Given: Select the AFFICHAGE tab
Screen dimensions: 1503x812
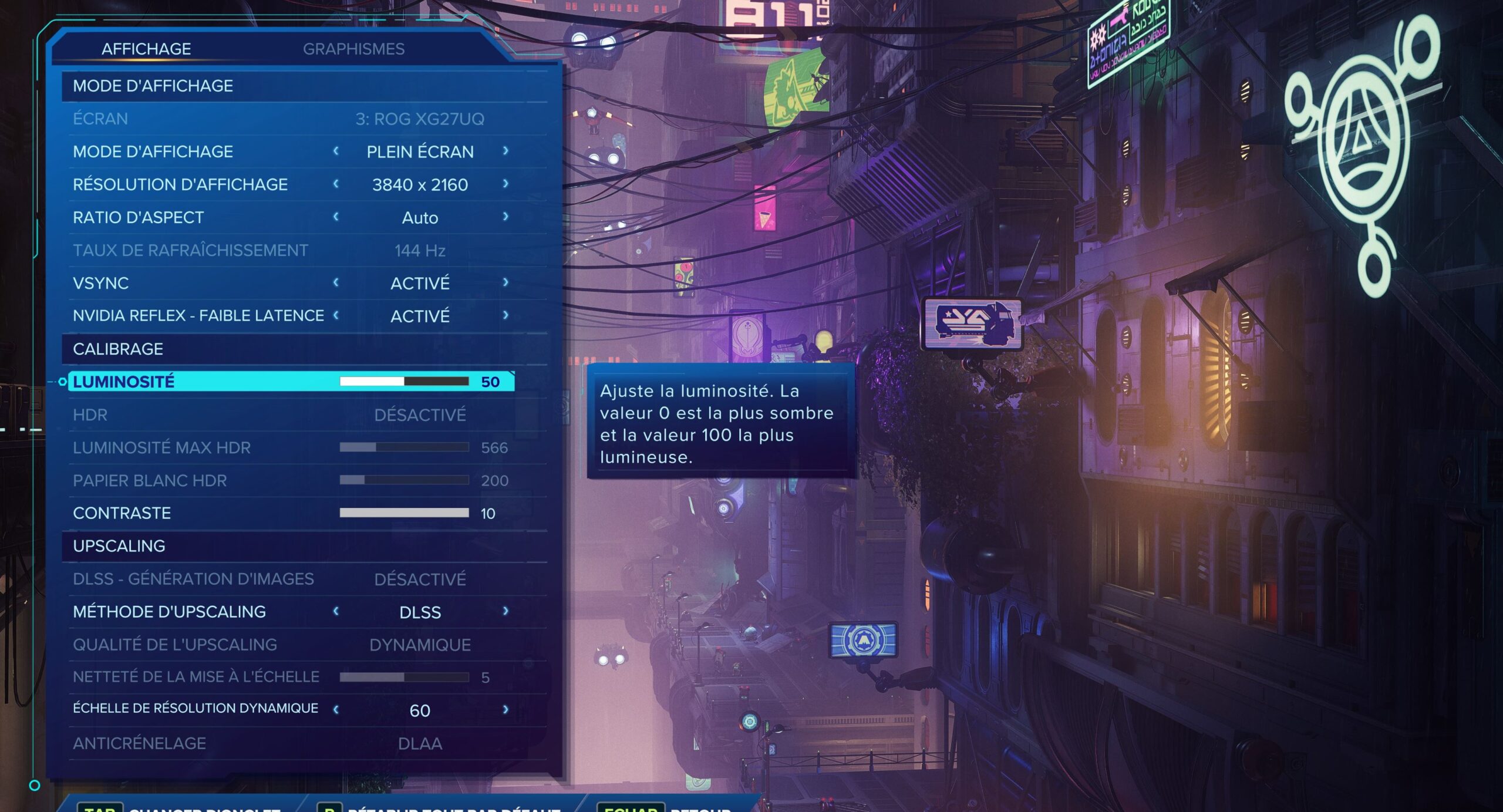Looking at the screenshot, I should pos(145,48).
